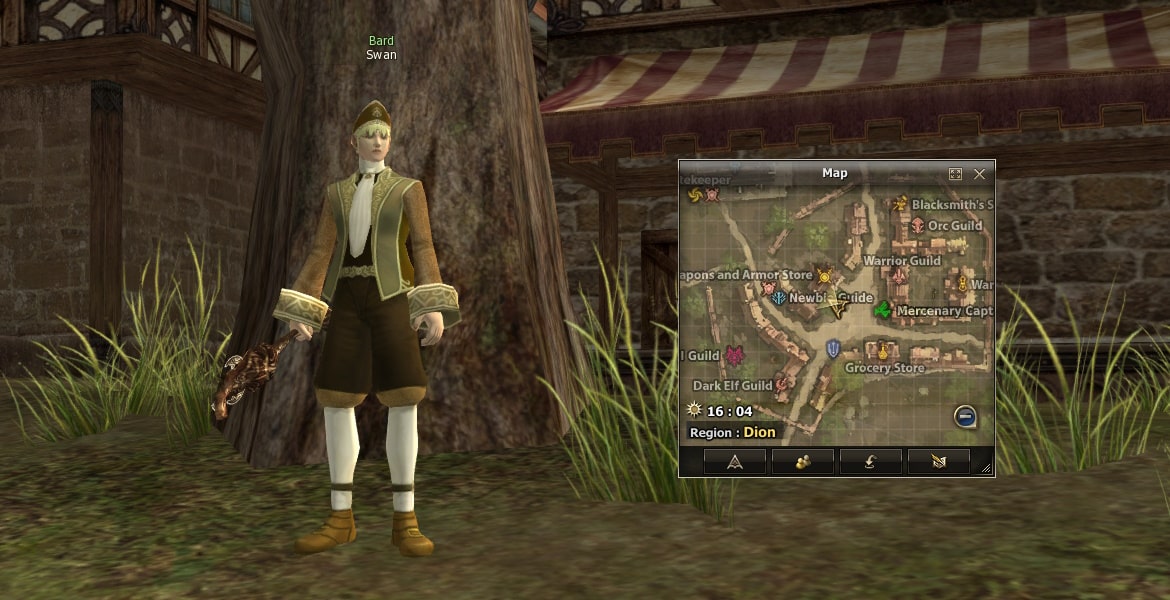This screenshot has height=600, width=1170.
Task: Select the Grocery Store marker on map
Action: tap(883, 351)
